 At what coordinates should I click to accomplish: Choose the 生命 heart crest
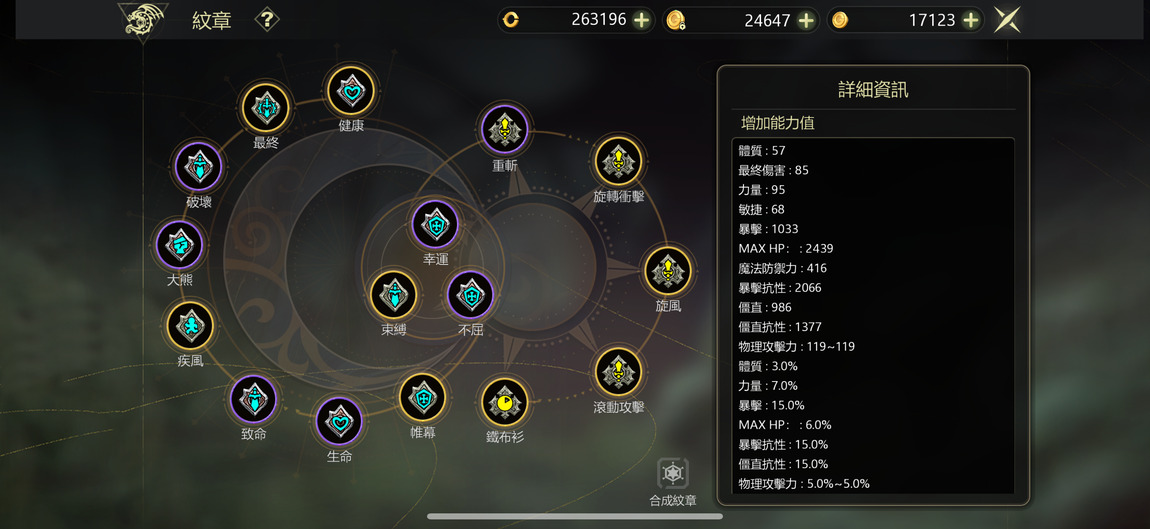tap(339, 421)
